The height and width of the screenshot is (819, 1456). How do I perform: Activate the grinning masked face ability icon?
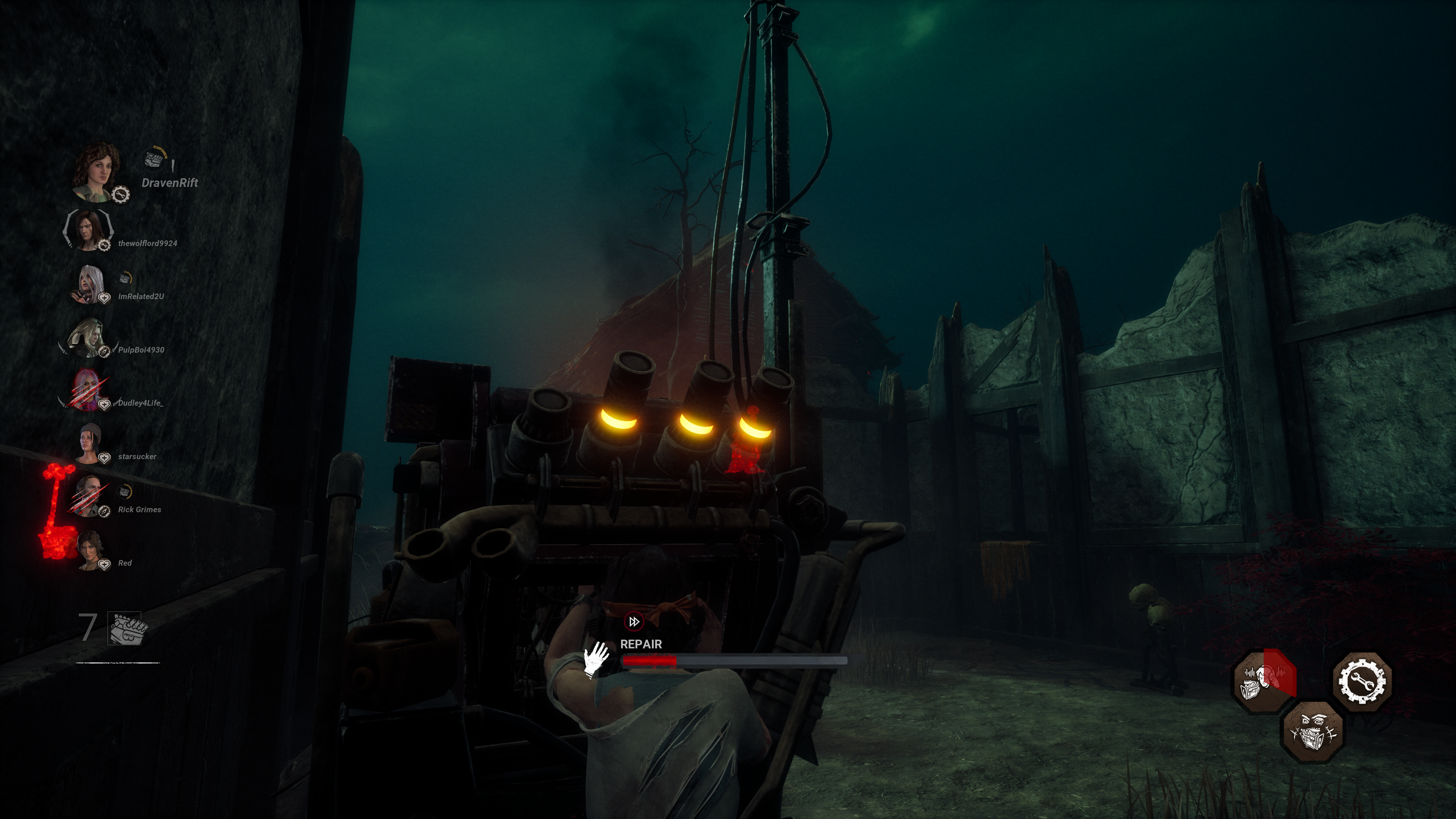click(x=1312, y=731)
